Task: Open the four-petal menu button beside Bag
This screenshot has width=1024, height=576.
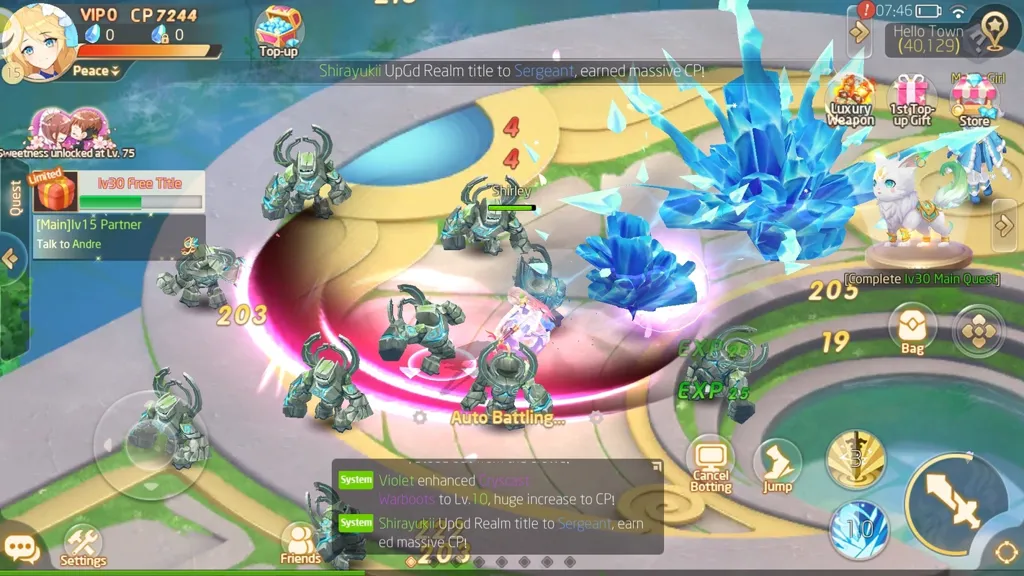Action: point(979,330)
